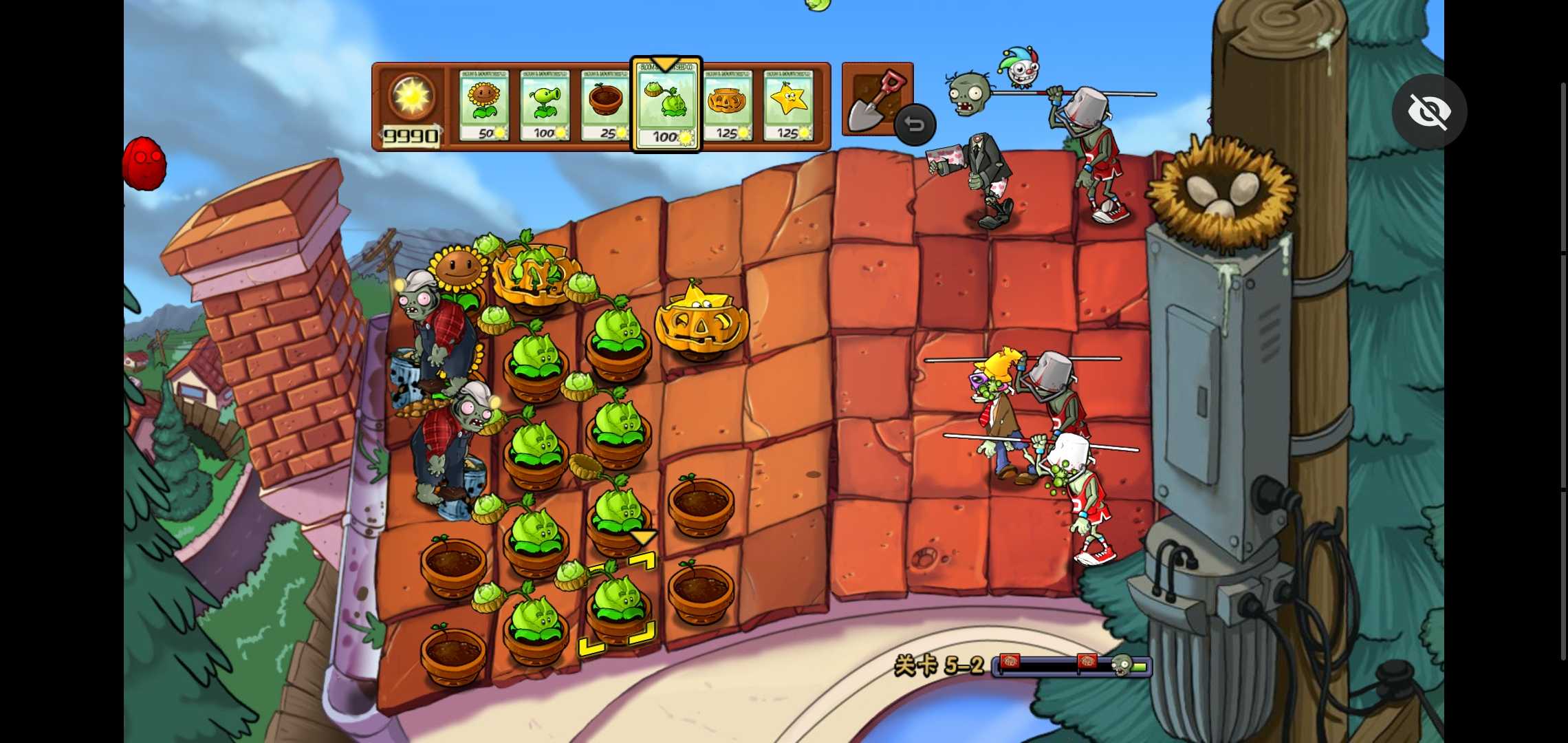Grab the shovel tool
This screenshot has width=1568, height=743.
872,99
